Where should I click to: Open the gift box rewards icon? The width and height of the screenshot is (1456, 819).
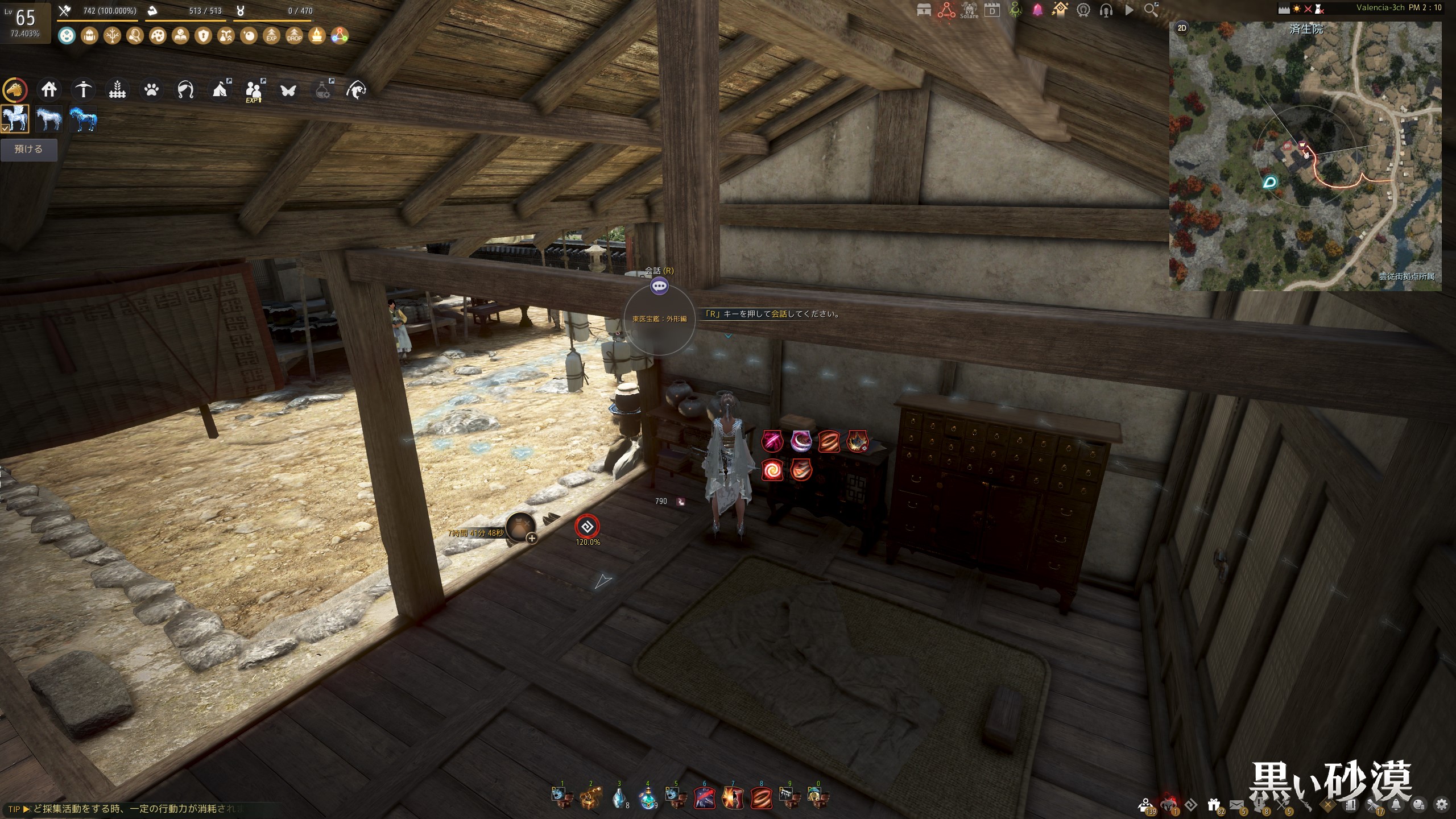[x=1214, y=804]
